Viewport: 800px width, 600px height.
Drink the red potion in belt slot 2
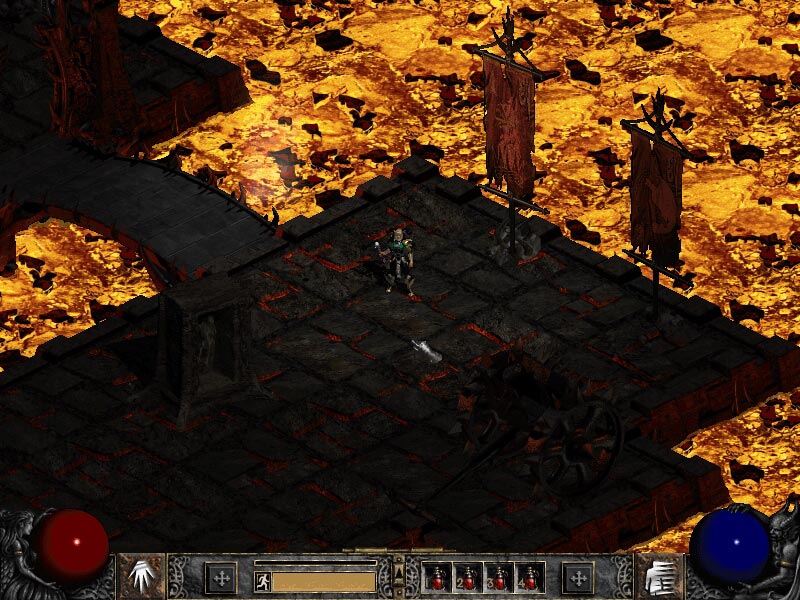coord(468,577)
